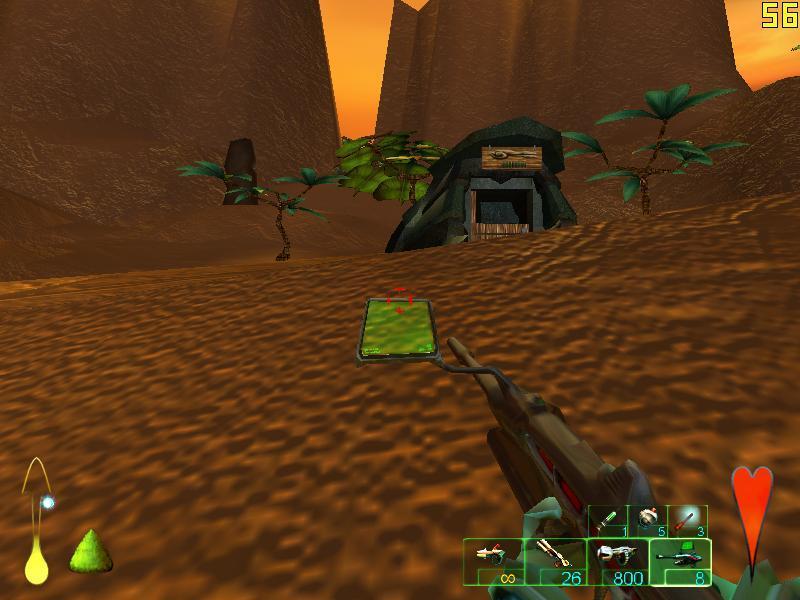Screen dimensions: 800x600
Task: Choose the red flare stick slot
Action: coord(687,521)
